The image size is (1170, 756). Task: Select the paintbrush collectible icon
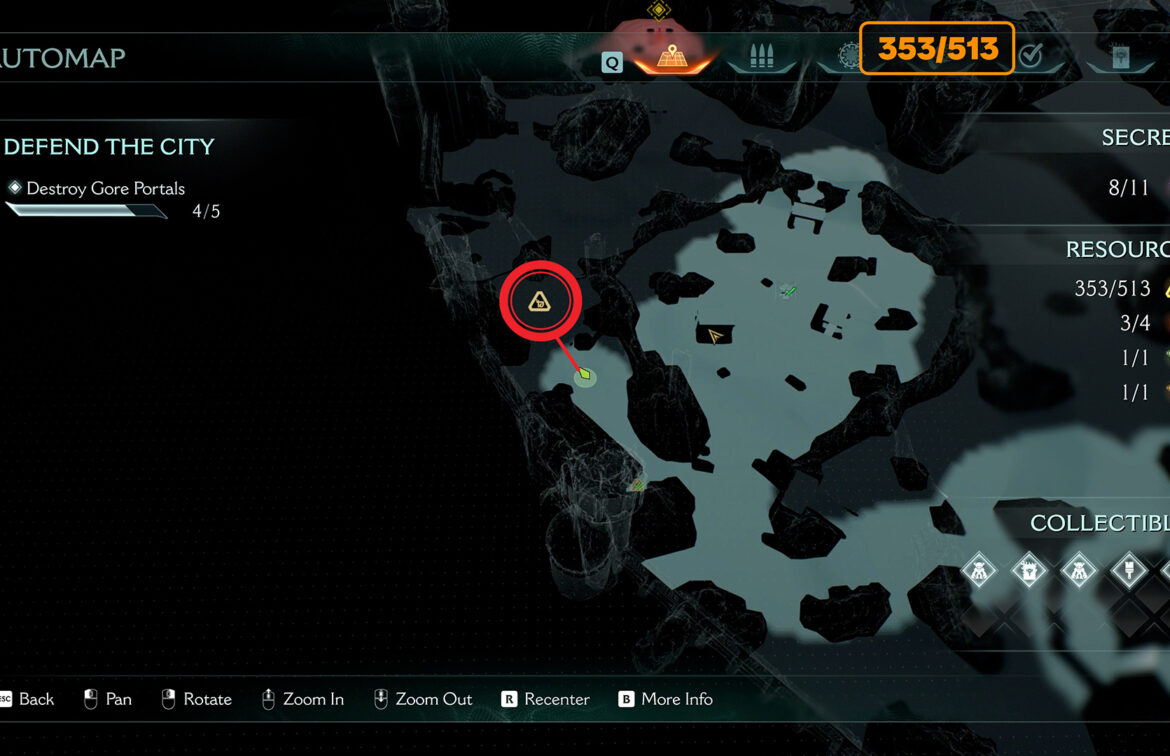pos(1129,572)
